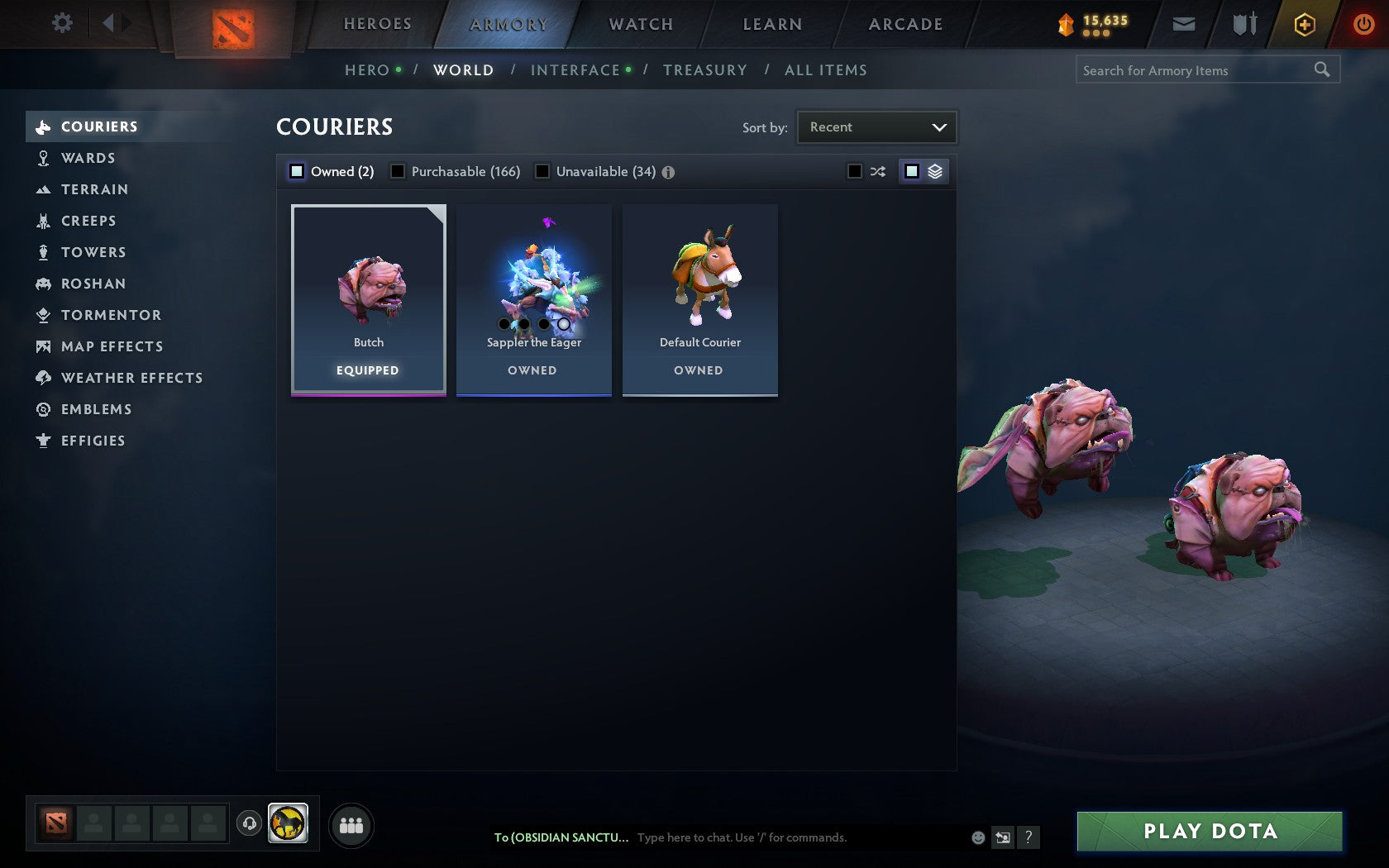Open the Sort by Recent dropdown
The width and height of the screenshot is (1389, 868).
(876, 126)
